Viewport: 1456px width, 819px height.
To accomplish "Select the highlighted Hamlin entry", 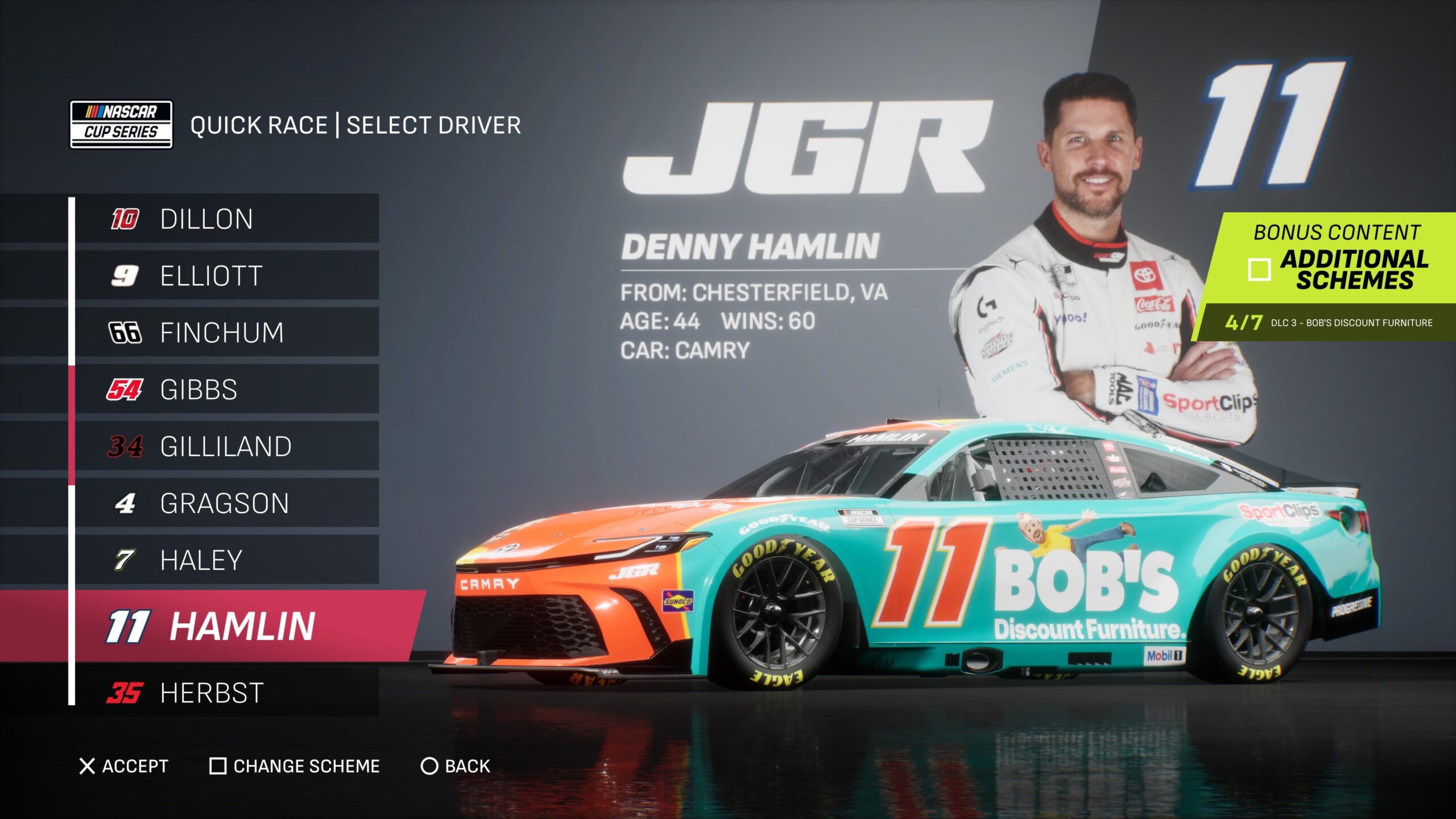I will coord(239,626).
